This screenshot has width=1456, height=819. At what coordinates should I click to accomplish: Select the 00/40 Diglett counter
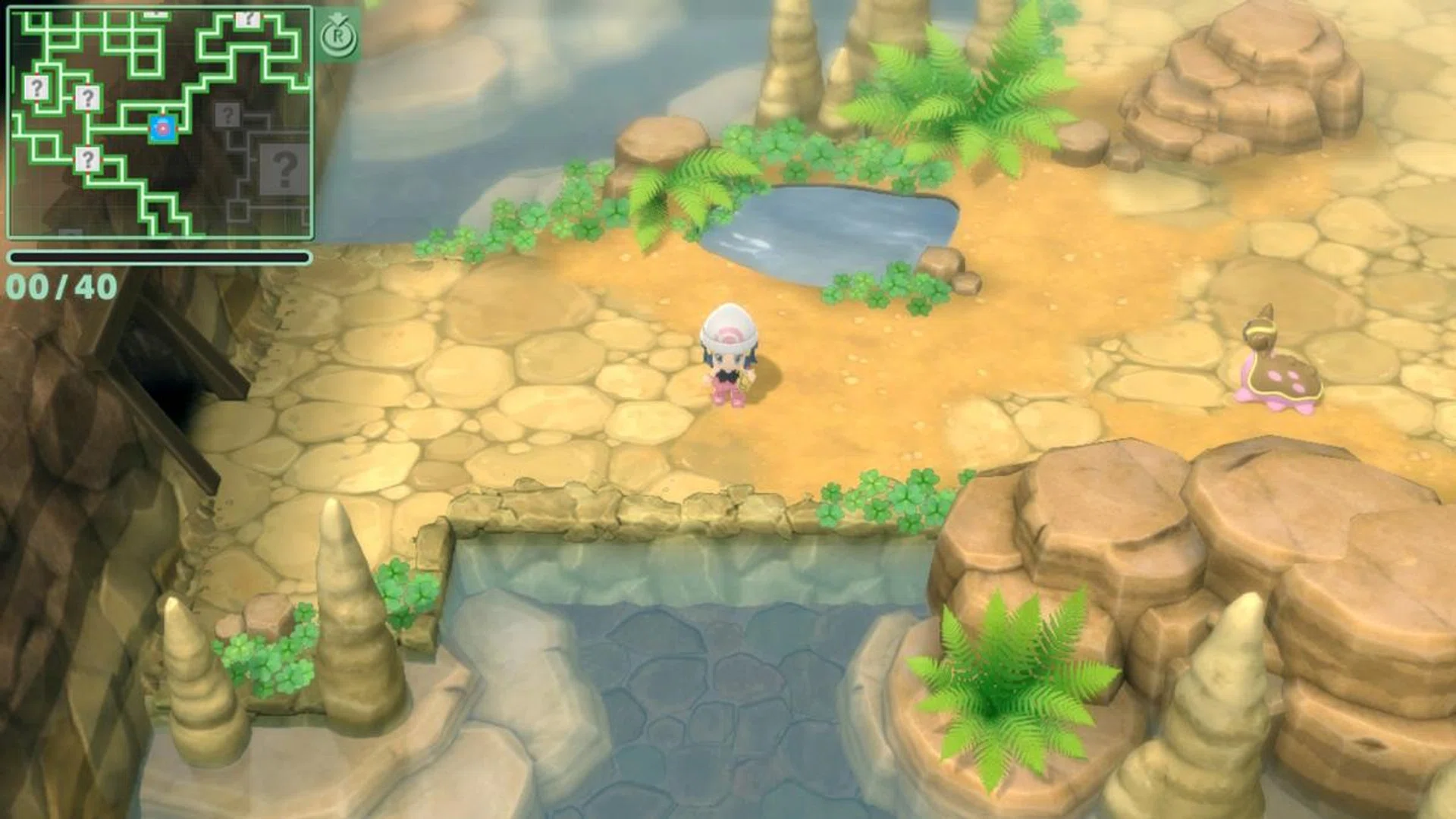[61, 287]
